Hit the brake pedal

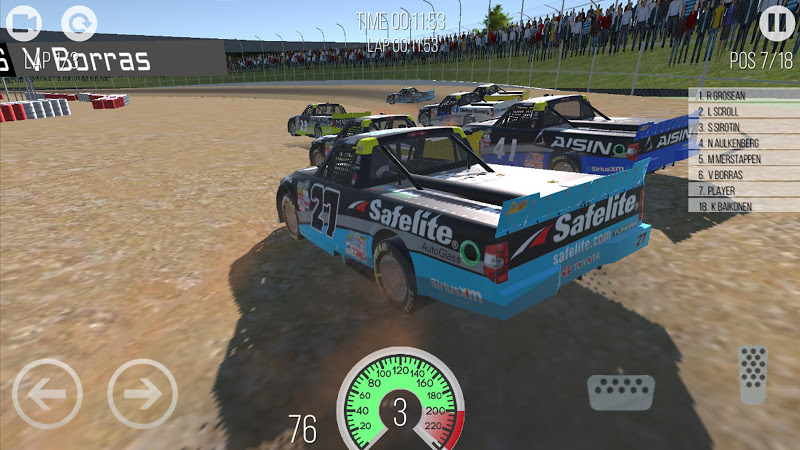(x=620, y=392)
